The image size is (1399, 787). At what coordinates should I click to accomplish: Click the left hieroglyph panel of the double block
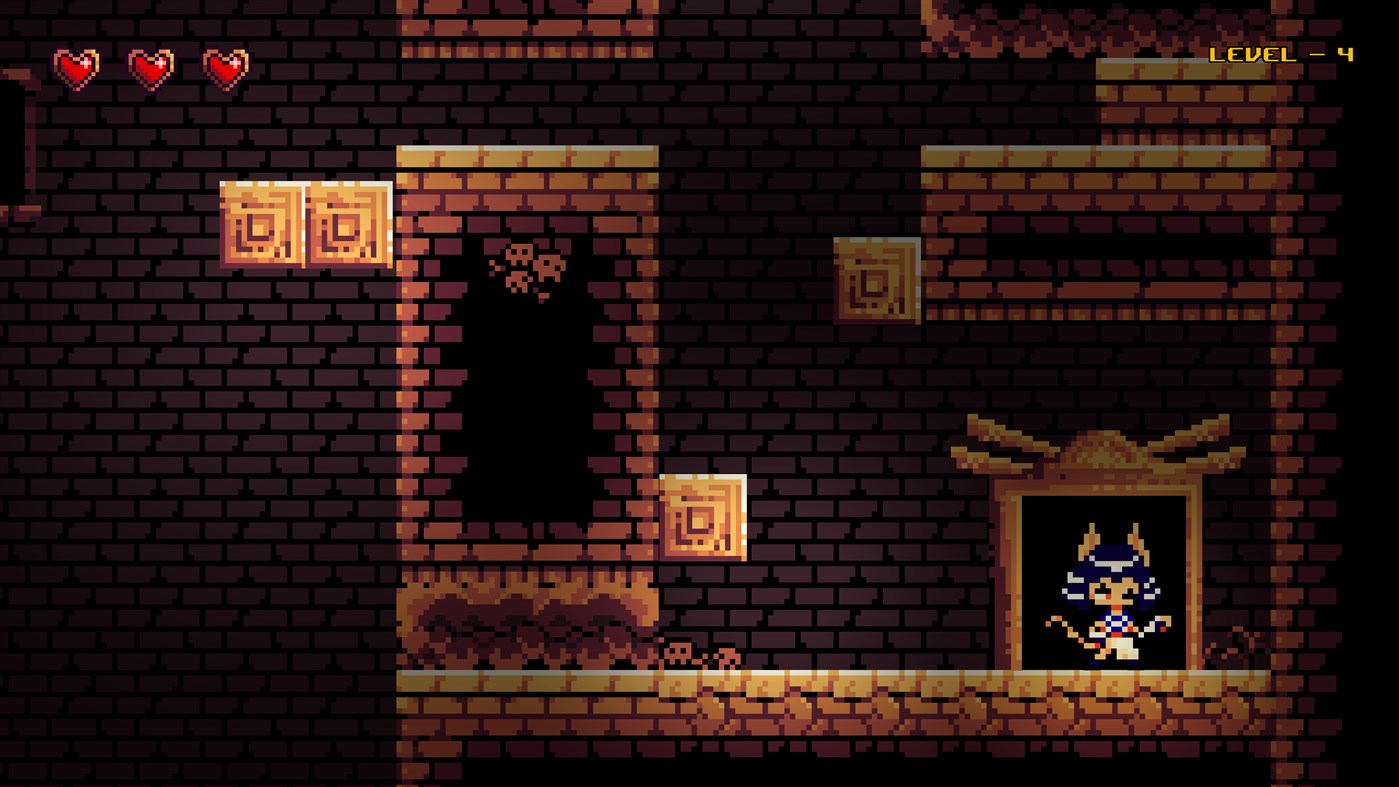click(x=262, y=222)
